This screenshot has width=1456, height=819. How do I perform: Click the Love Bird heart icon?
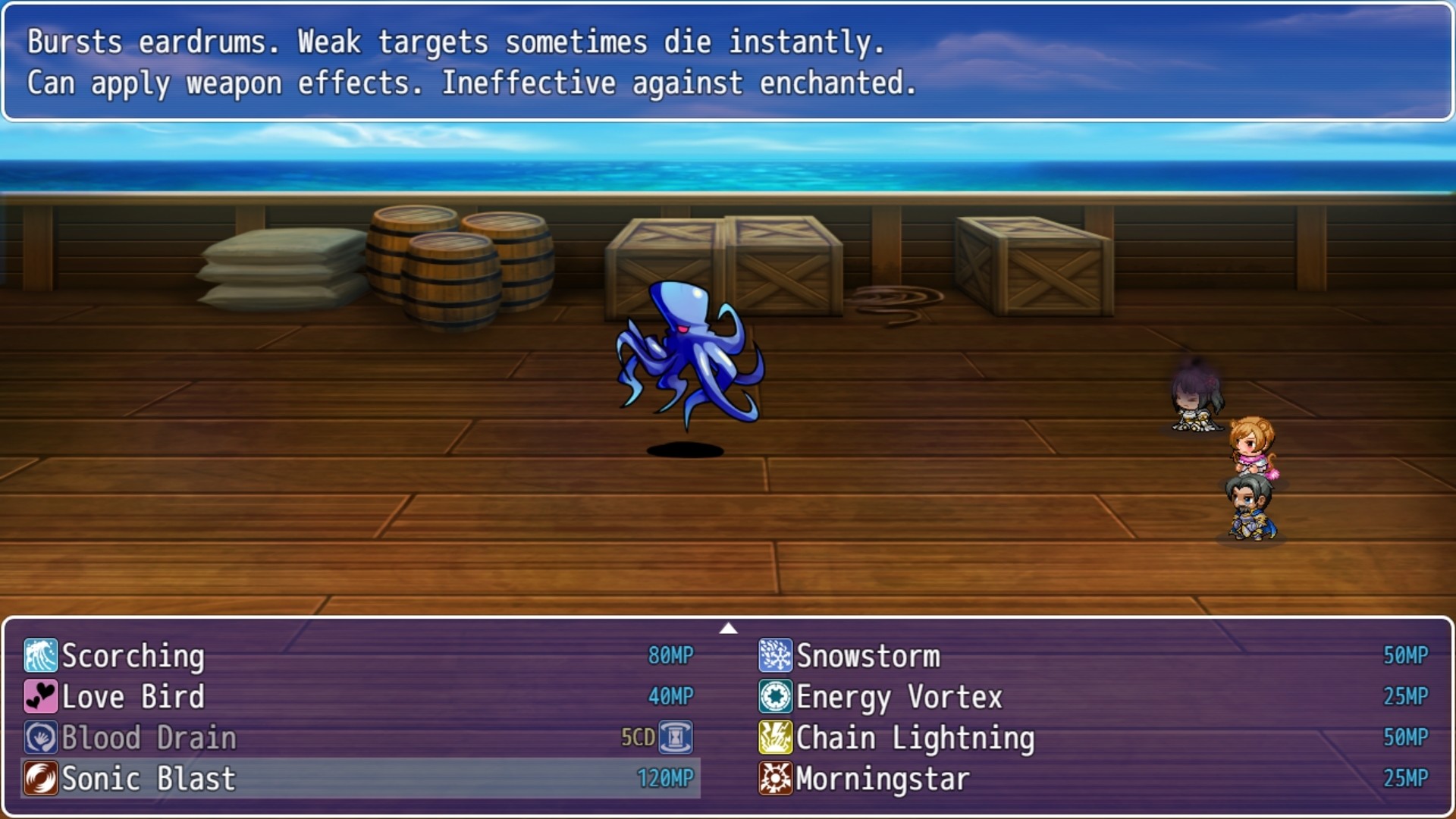42,697
